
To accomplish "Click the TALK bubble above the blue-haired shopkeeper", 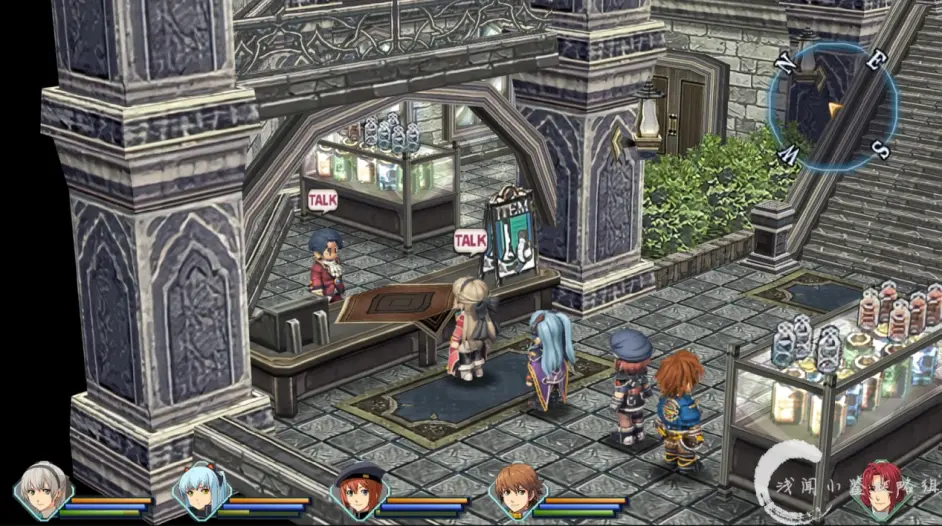I will pyautogui.click(x=322, y=200).
